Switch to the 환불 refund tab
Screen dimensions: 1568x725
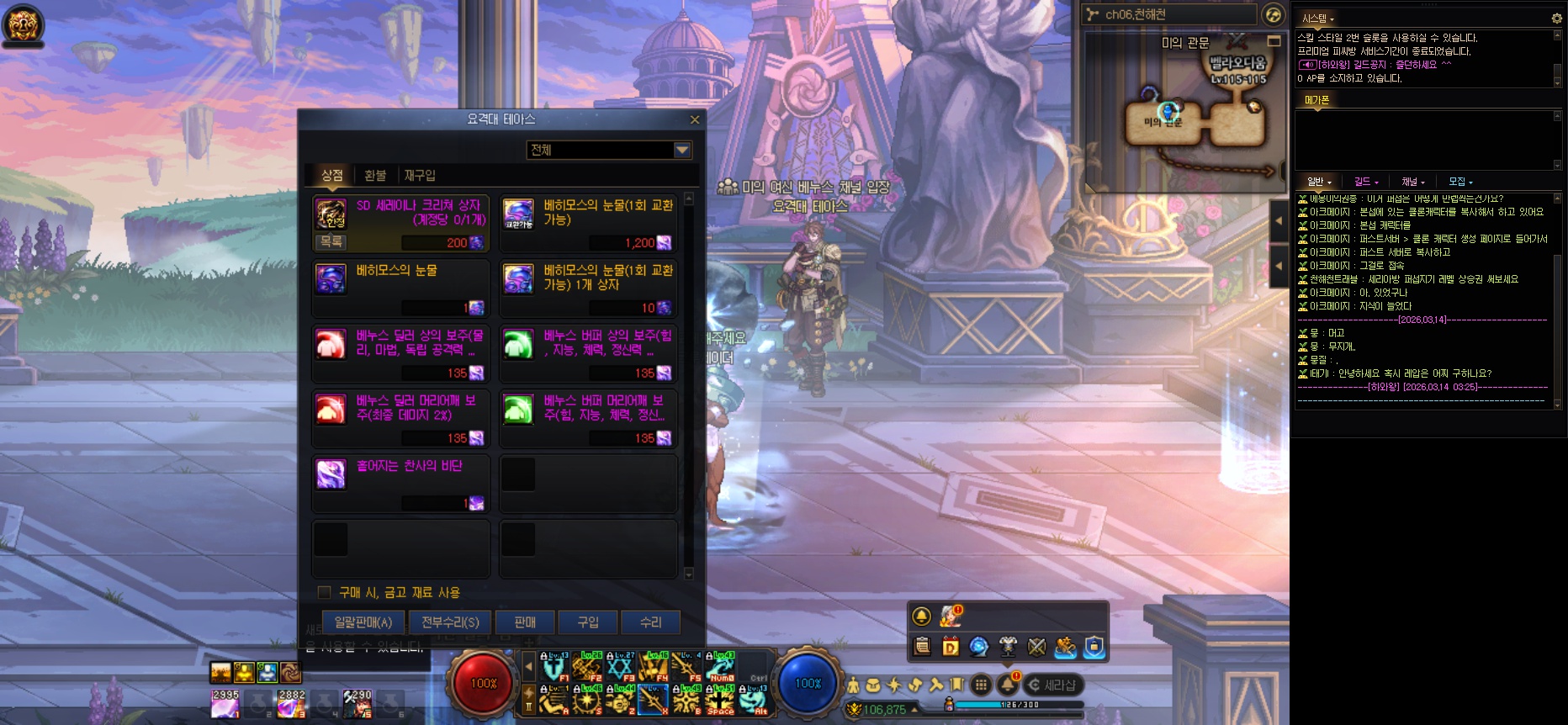point(375,175)
